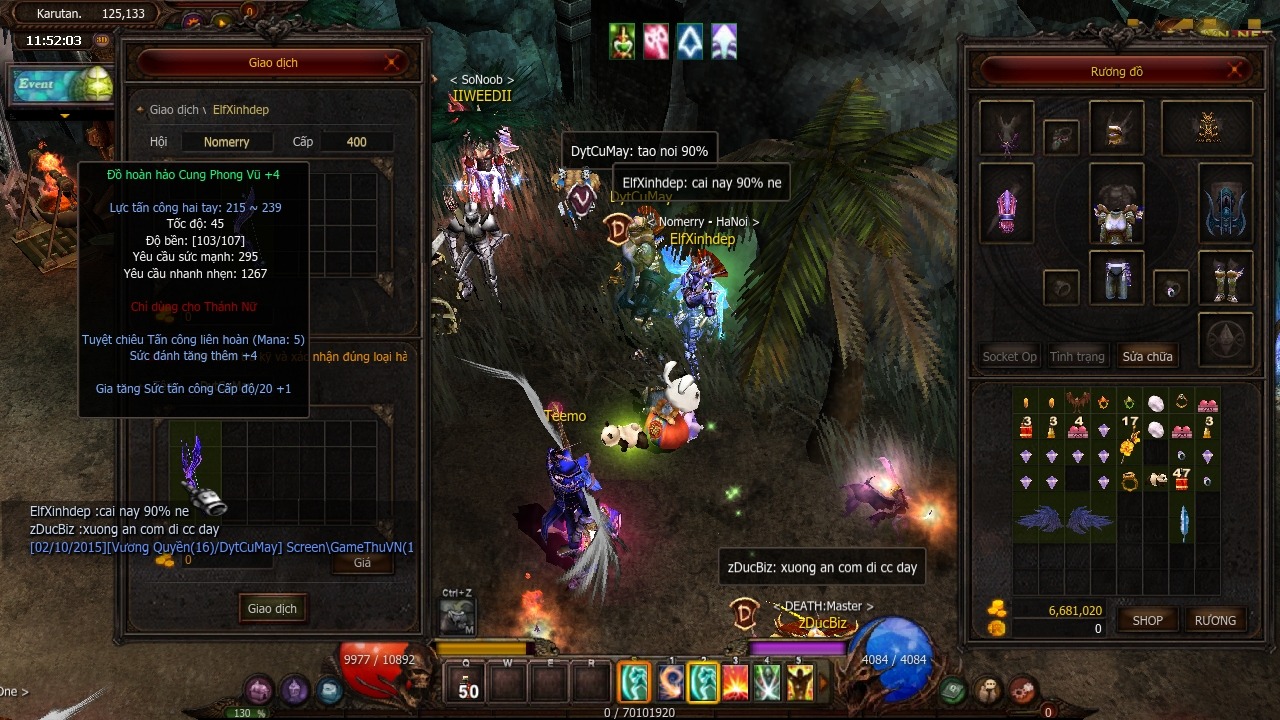
Task: Select the equipped chest armor slot
Action: [1116, 210]
